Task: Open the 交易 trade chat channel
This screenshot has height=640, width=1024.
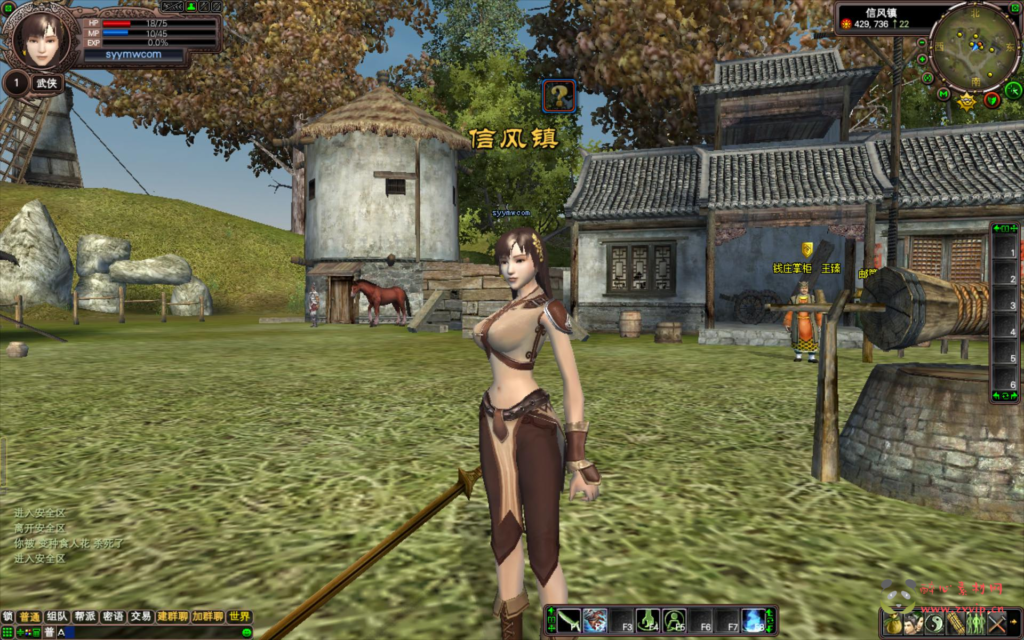Action: (x=141, y=617)
